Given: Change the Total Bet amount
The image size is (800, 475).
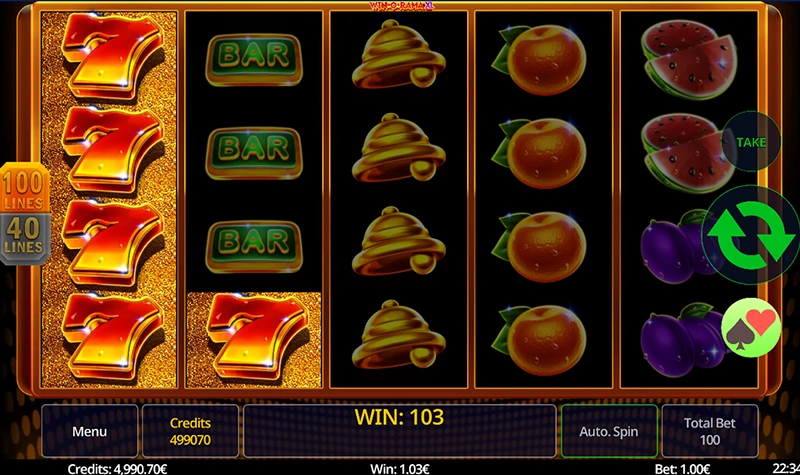Looking at the screenshot, I should coord(710,432).
